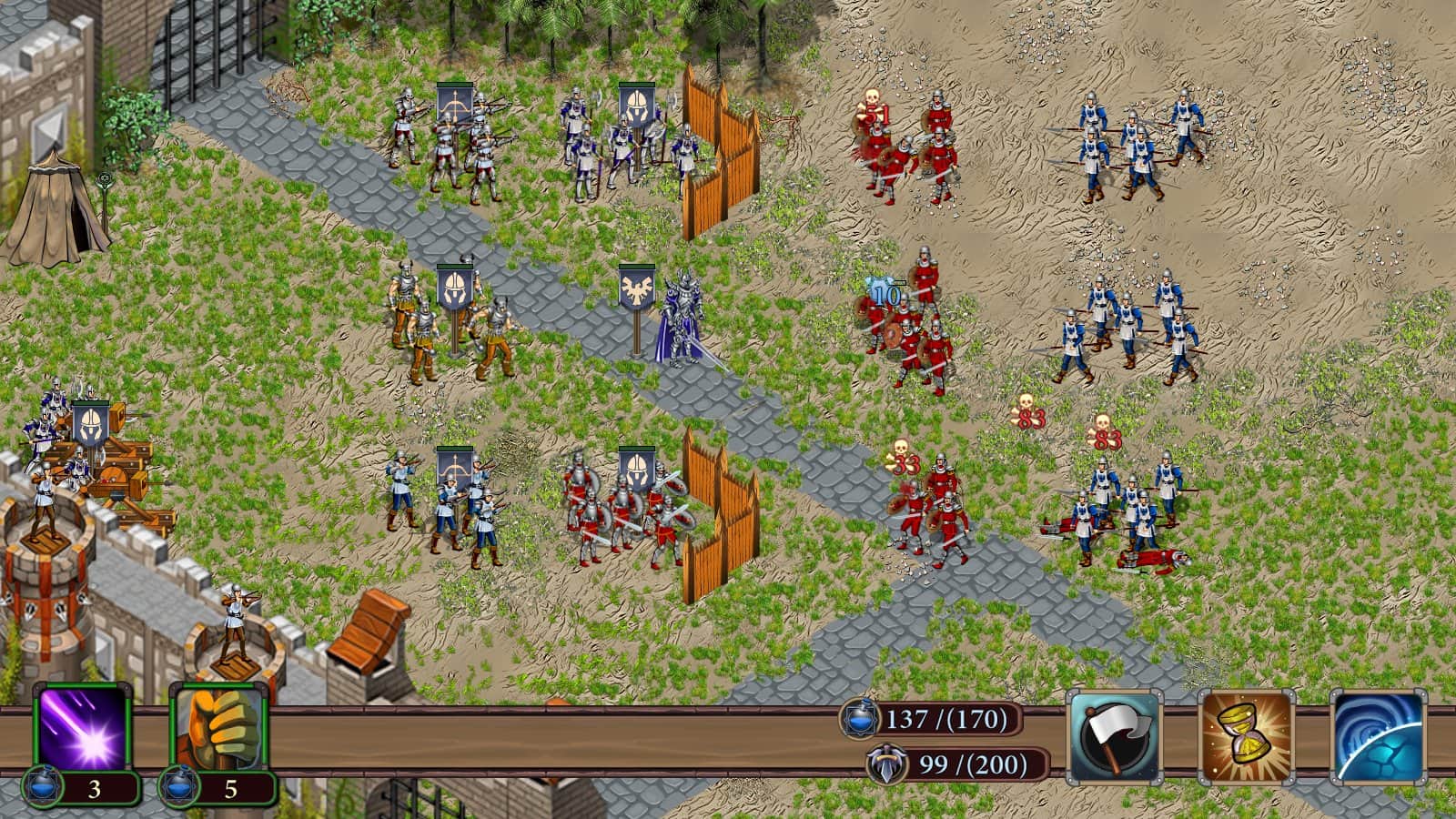
Task: Use the golden hourglass time ability
Action: 1246,736
